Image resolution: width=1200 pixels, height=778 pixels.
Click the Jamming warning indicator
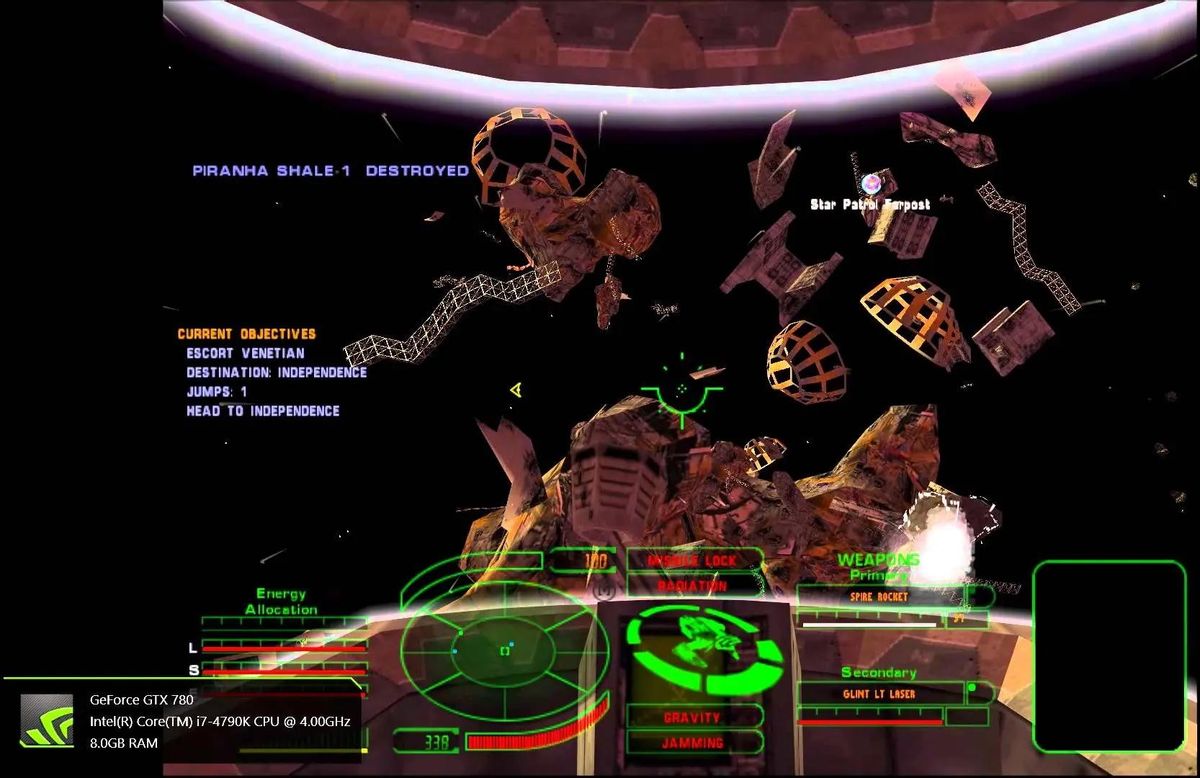[x=691, y=743]
